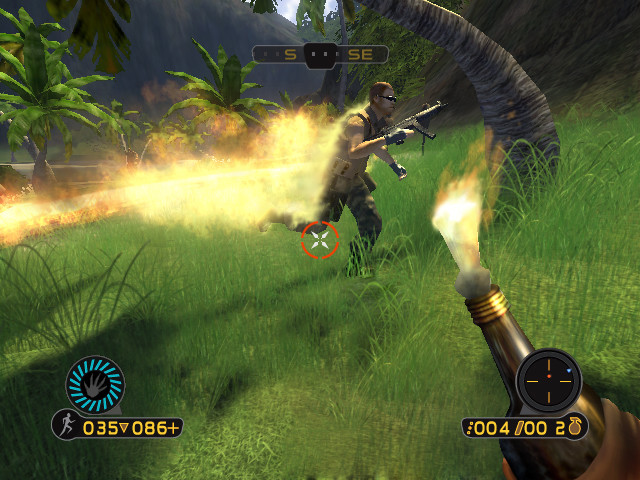
Task: Select the grenade icon
Action: point(576,427)
